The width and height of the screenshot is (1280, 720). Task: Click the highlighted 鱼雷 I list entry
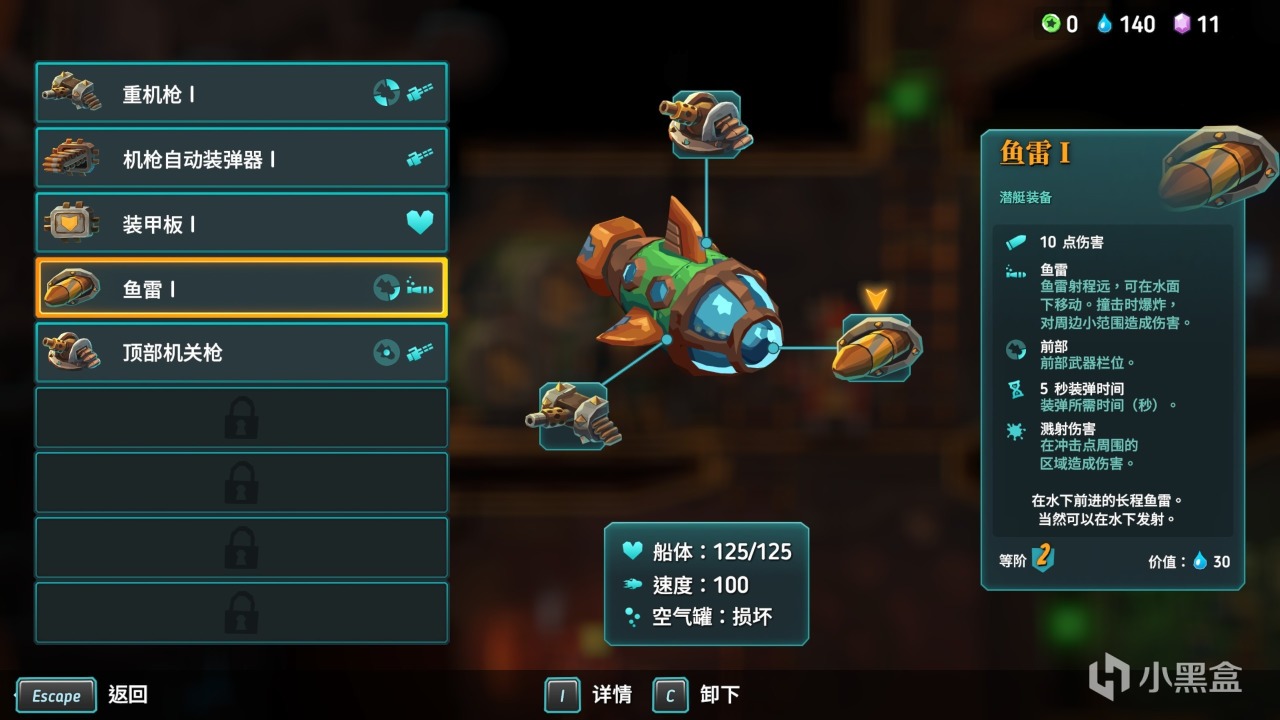click(x=241, y=289)
